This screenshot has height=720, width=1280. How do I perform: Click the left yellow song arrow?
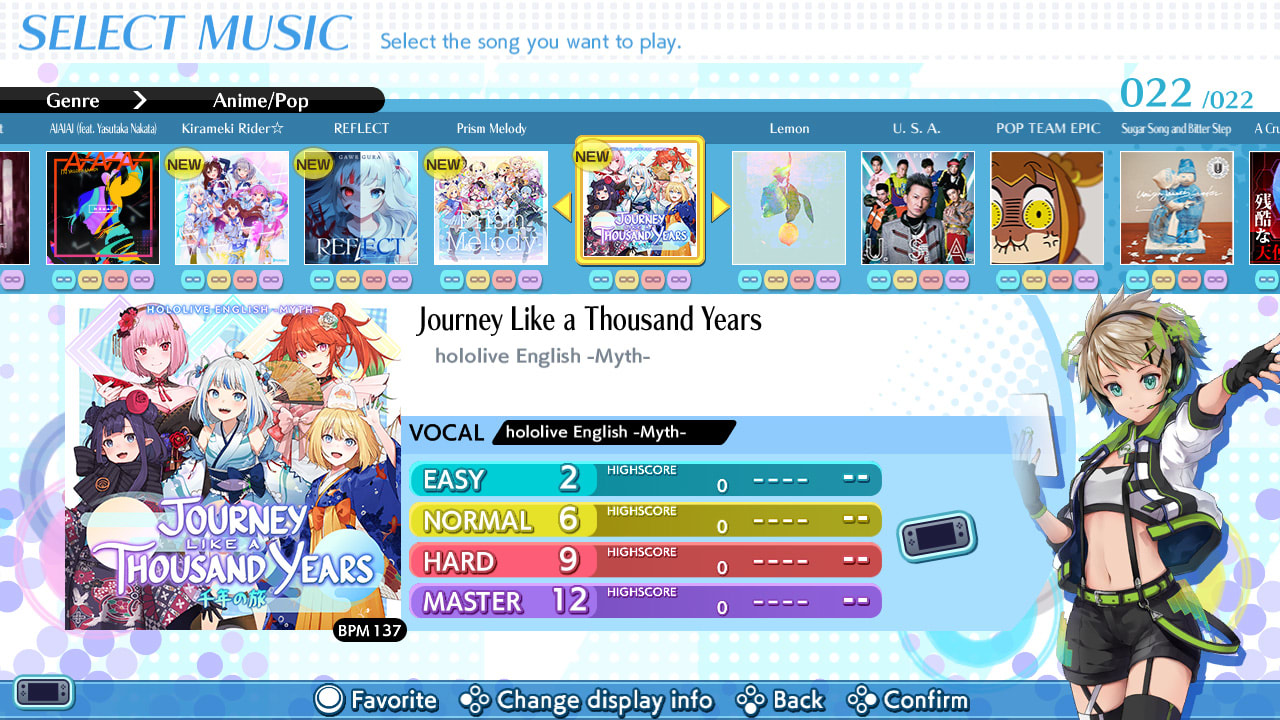(x=562, y=207)
